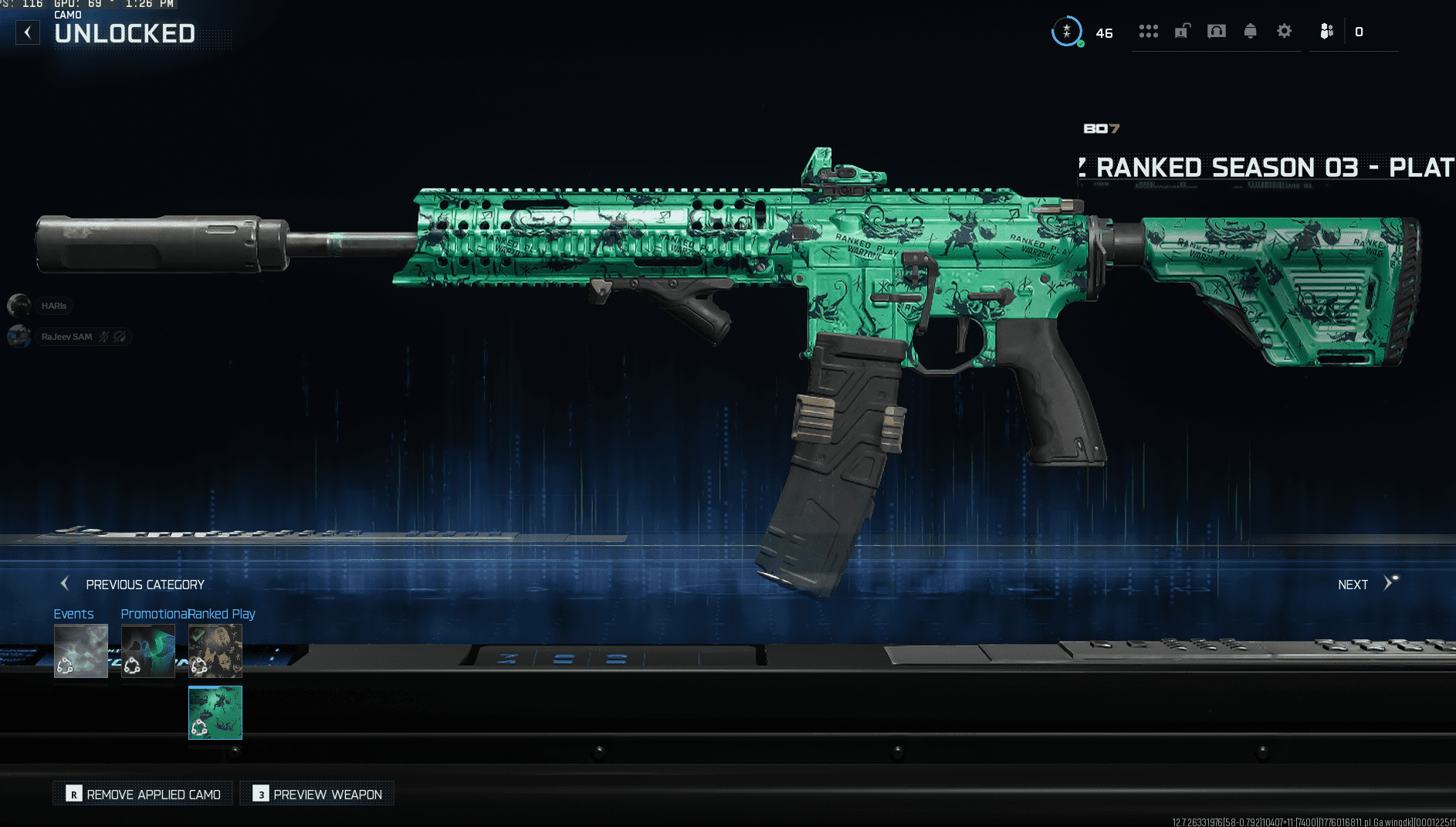The width and height of the screenshot is (1456, 827).
Task: Select the Events camo thumbnail
Action: click(81, 651)
